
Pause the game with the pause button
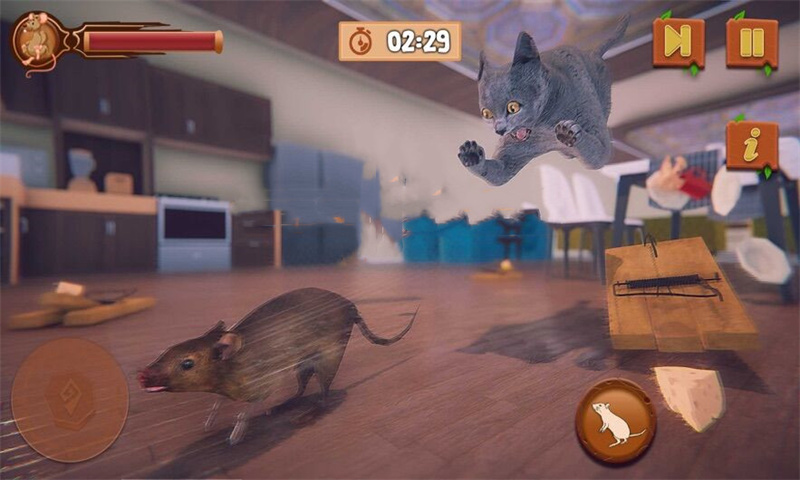coord(752,43)
